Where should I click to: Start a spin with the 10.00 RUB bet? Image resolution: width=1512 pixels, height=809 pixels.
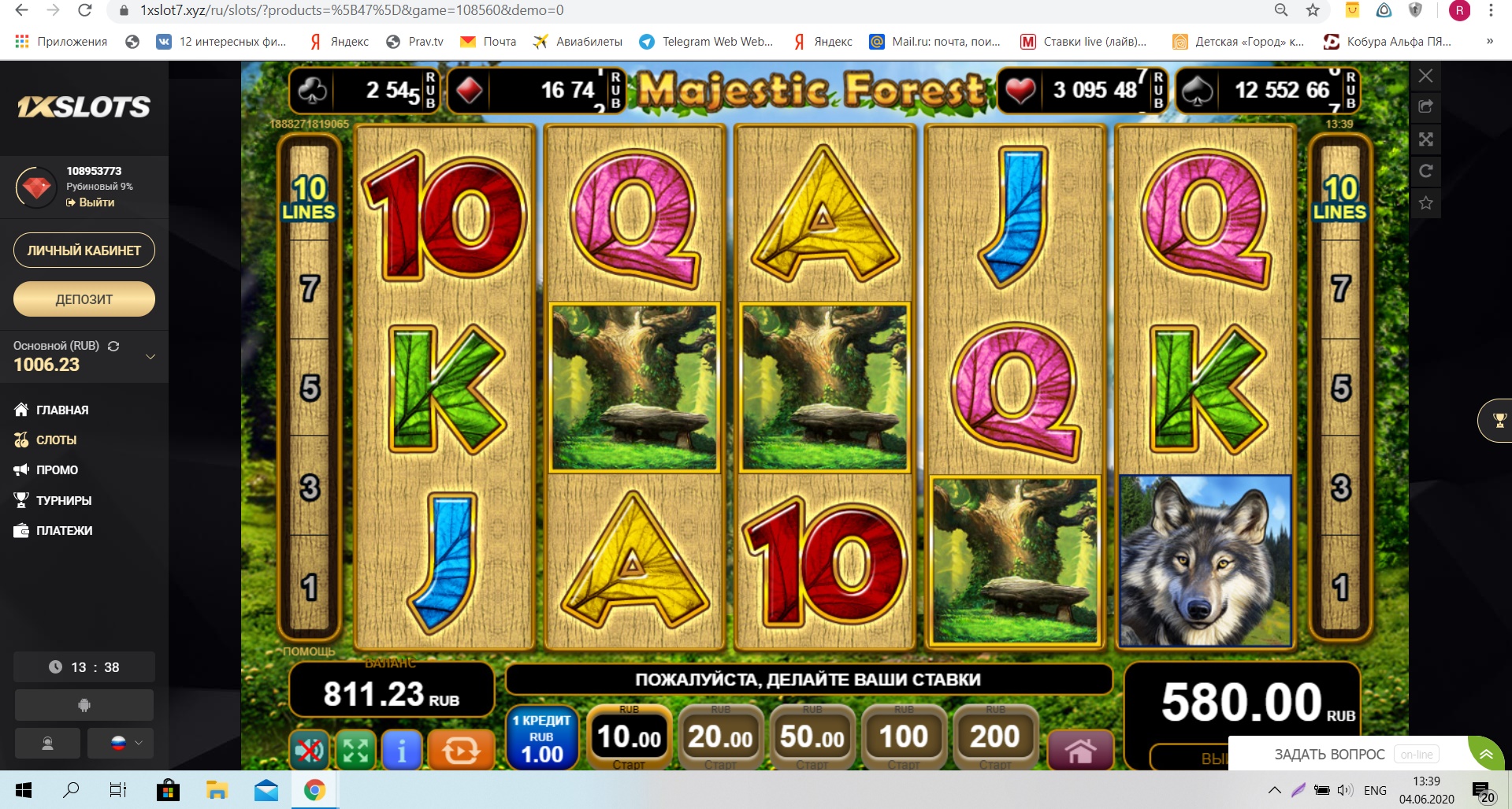pyautogui.click(x=629, y=737)
